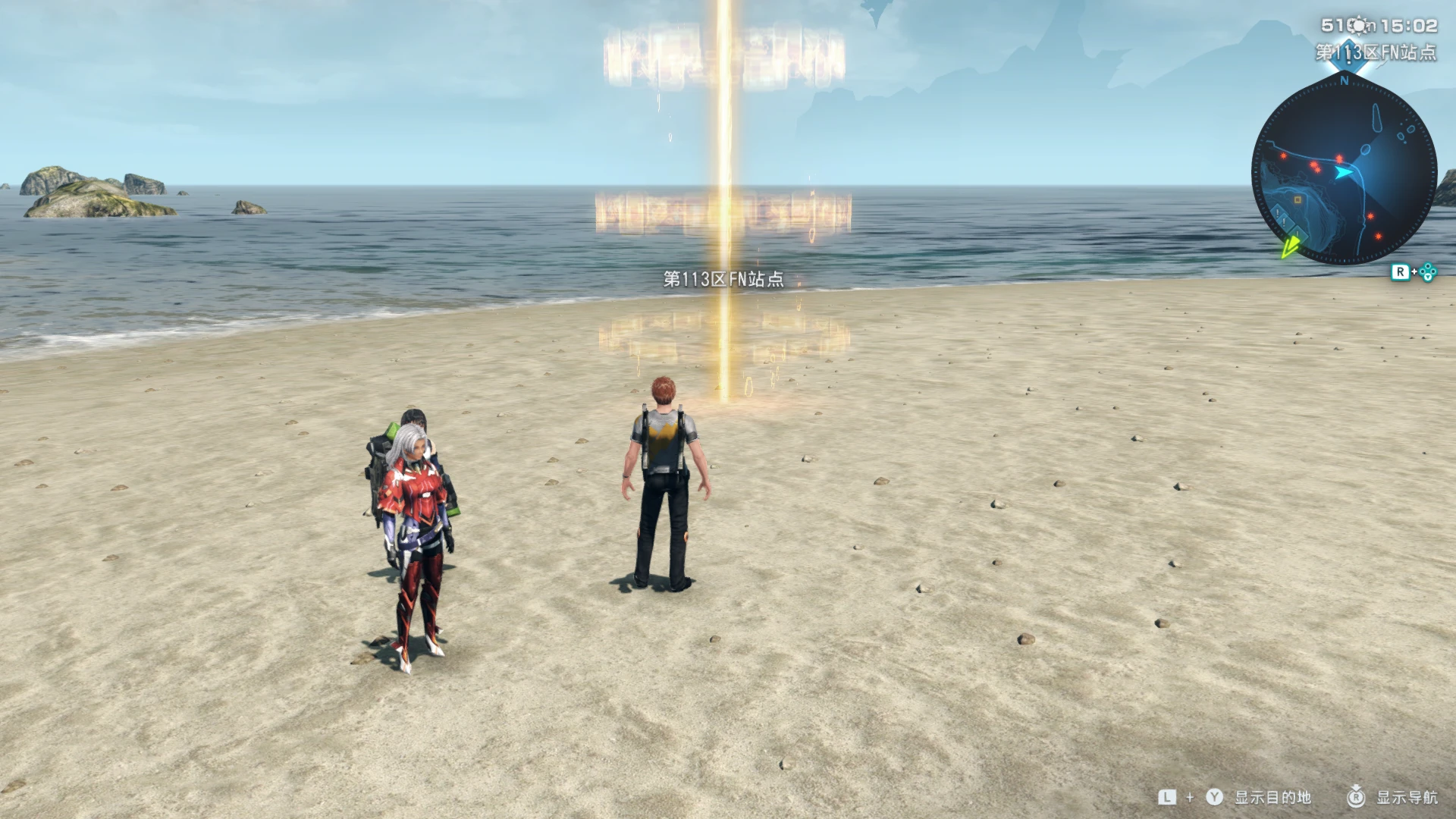This screenshot has height=819, width=1456.
Task: Click the cyan player arrow on the minimap
Action: 1343,172
